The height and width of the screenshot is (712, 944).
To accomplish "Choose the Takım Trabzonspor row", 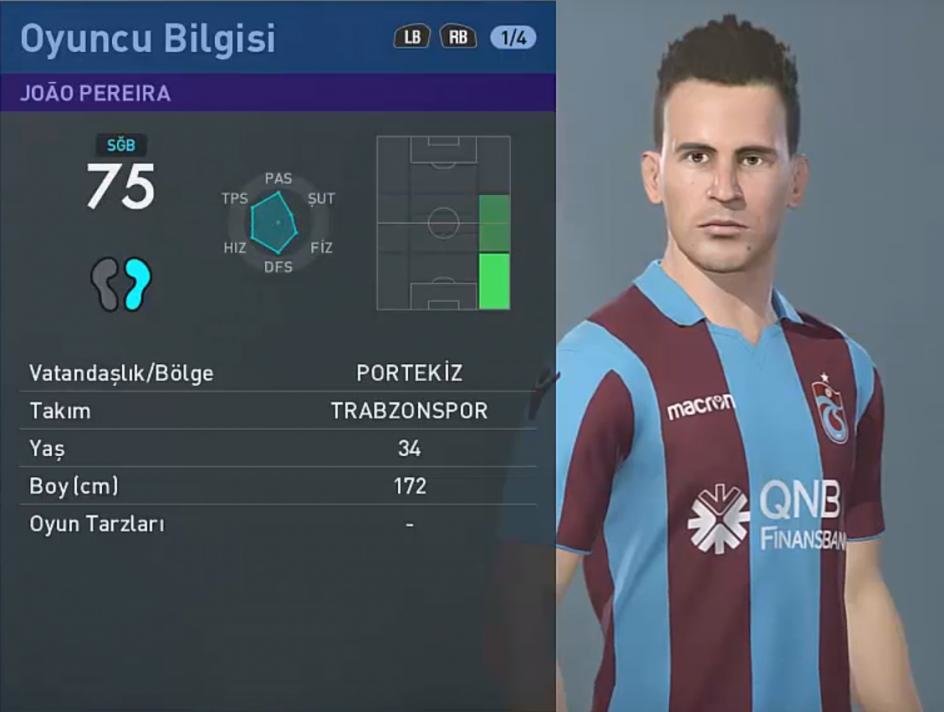I will tap(278, 411).
